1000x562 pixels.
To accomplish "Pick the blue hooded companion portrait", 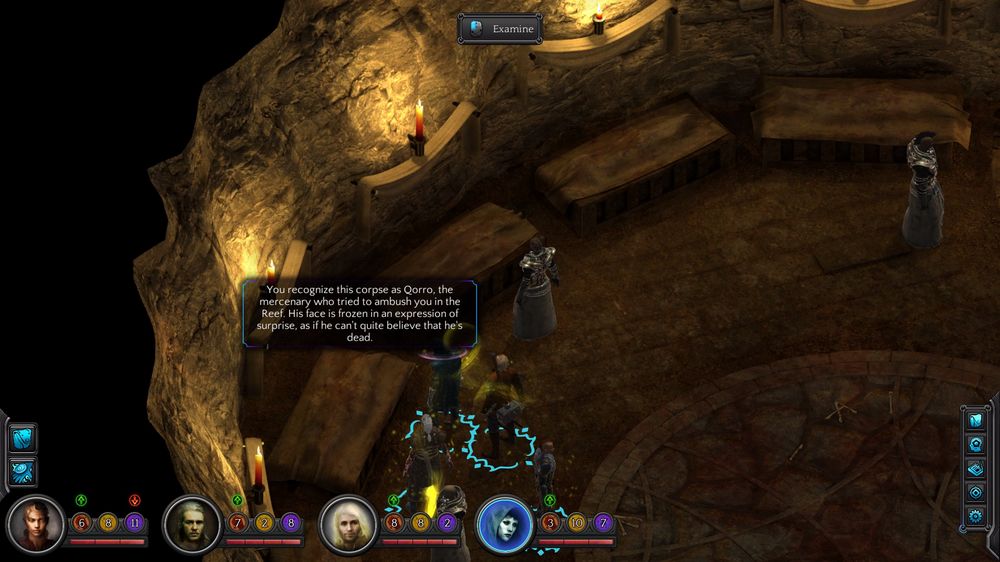I will tap(505, 524).
